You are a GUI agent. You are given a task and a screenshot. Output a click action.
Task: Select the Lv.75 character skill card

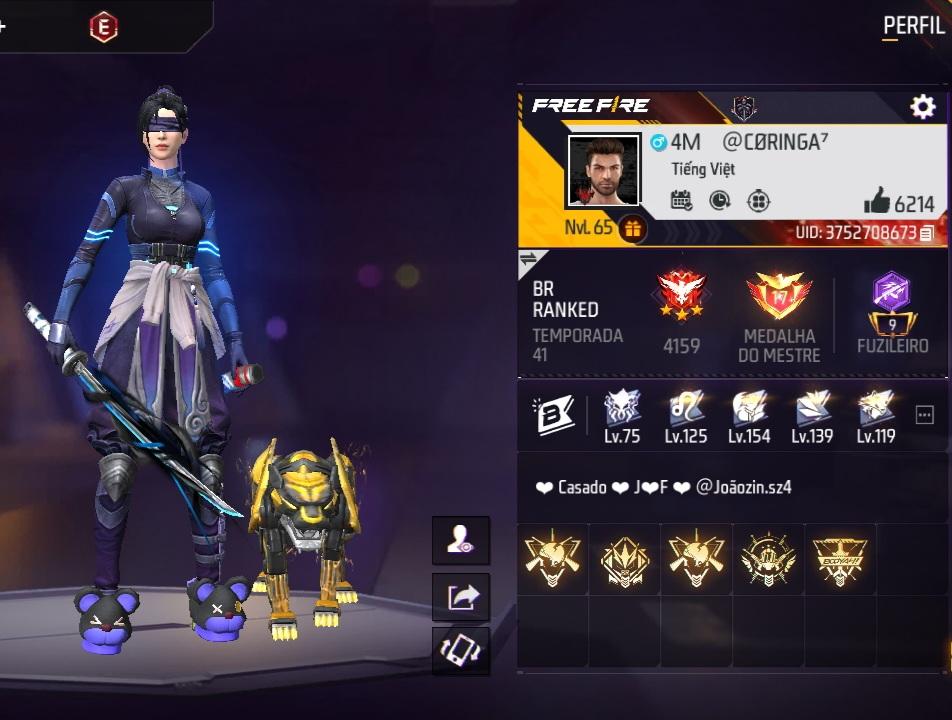click(622, 416)
